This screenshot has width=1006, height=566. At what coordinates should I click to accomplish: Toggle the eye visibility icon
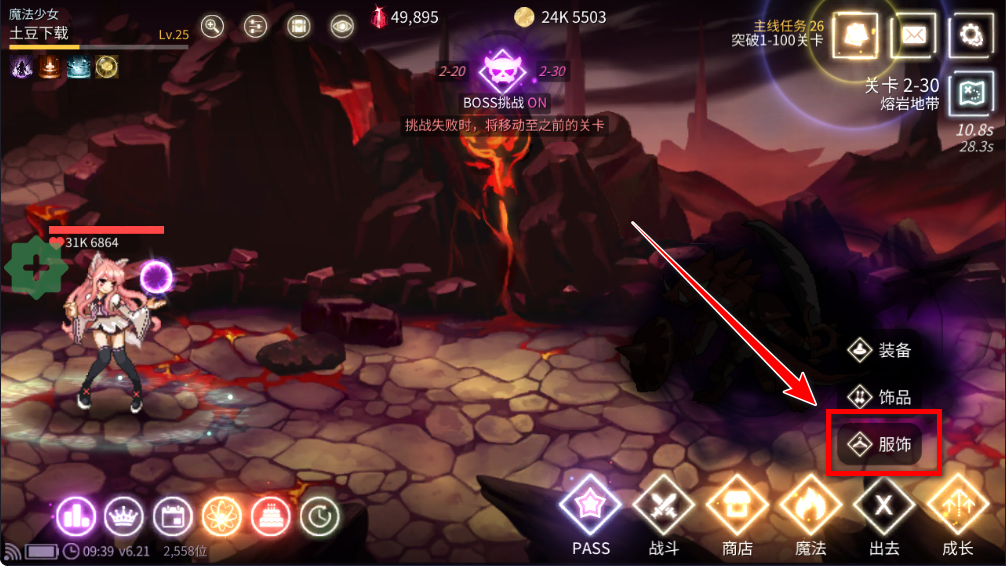pos(342,26)
